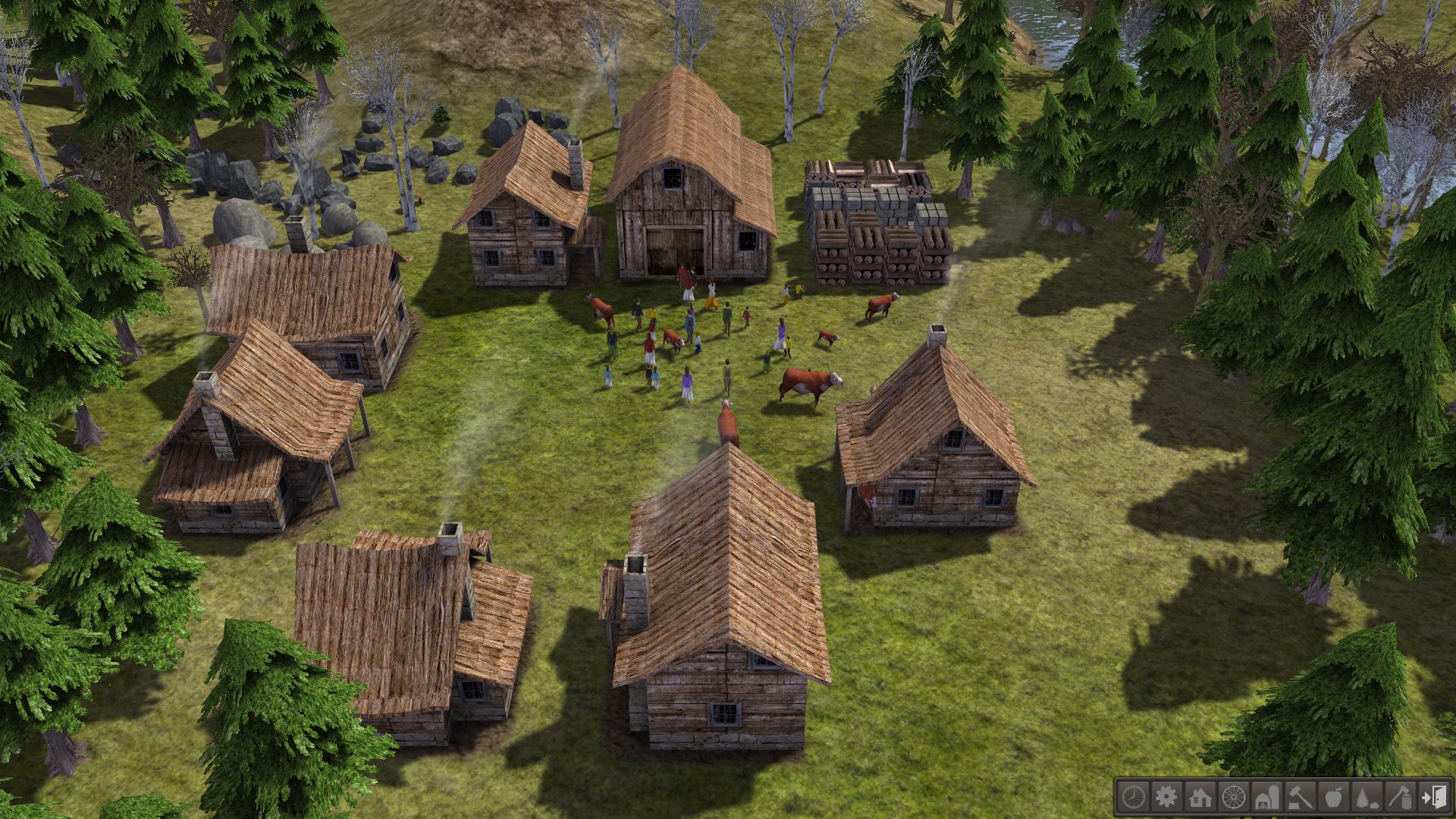Open the clock game speed controls
Screen dimensions: 1456x819
(1133, 796)
